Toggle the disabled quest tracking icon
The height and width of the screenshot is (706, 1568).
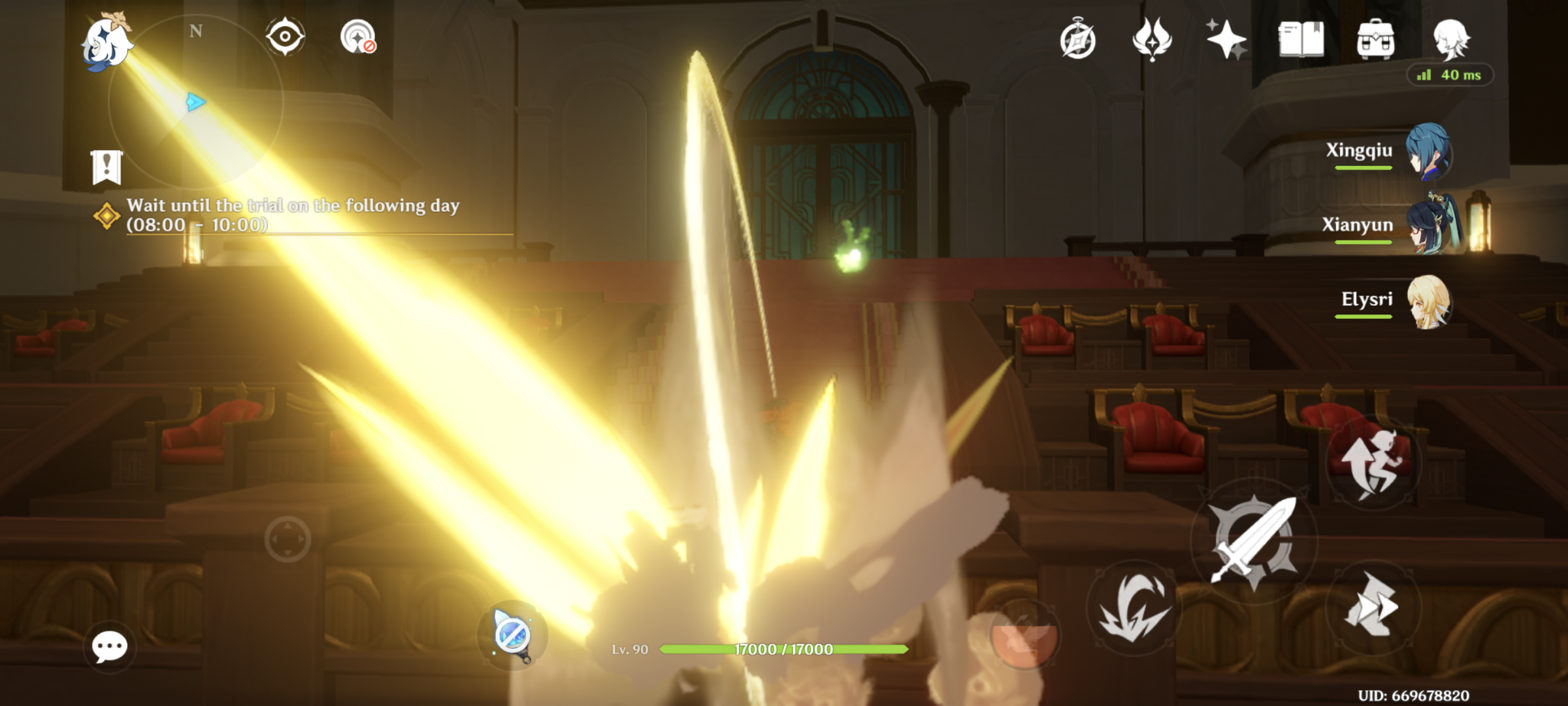coord(356,37)
